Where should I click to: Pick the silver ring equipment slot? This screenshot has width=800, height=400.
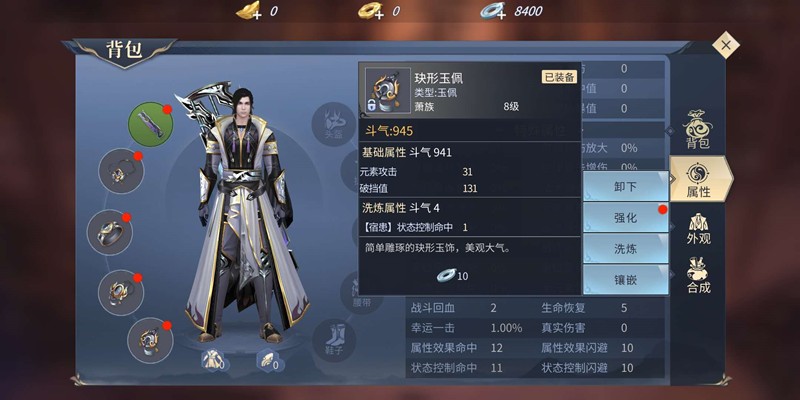tap(110, 232)
